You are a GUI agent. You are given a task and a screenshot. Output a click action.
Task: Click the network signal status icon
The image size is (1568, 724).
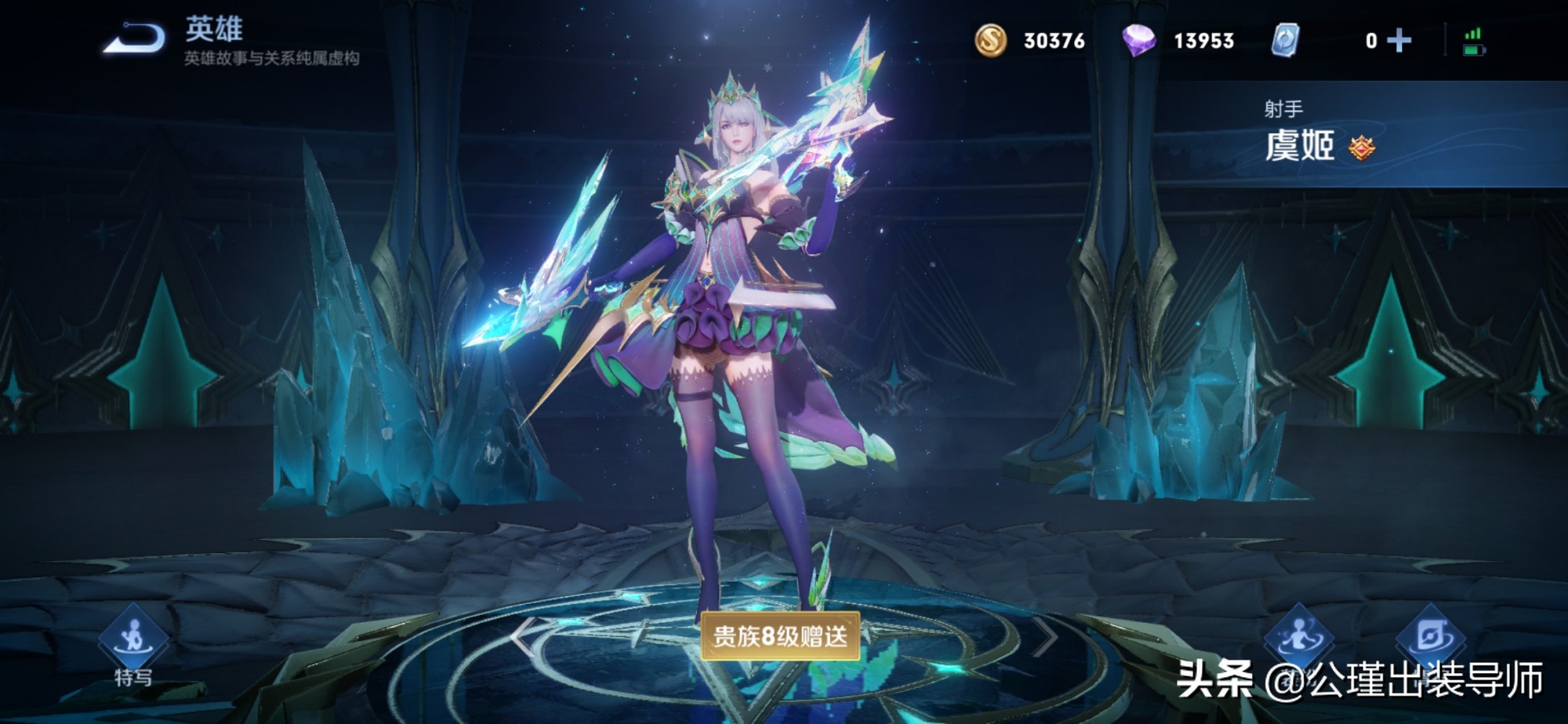pos(1472,31)
